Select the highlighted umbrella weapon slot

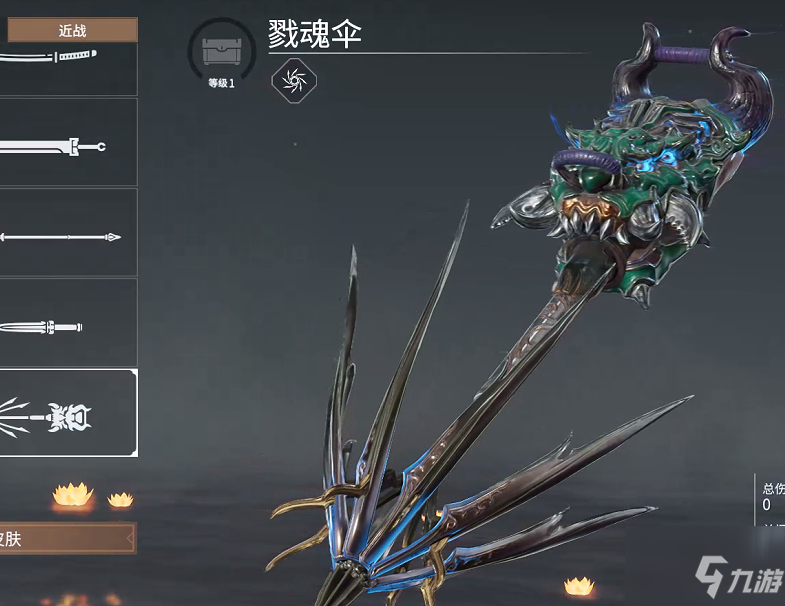[x=66, y=413]
